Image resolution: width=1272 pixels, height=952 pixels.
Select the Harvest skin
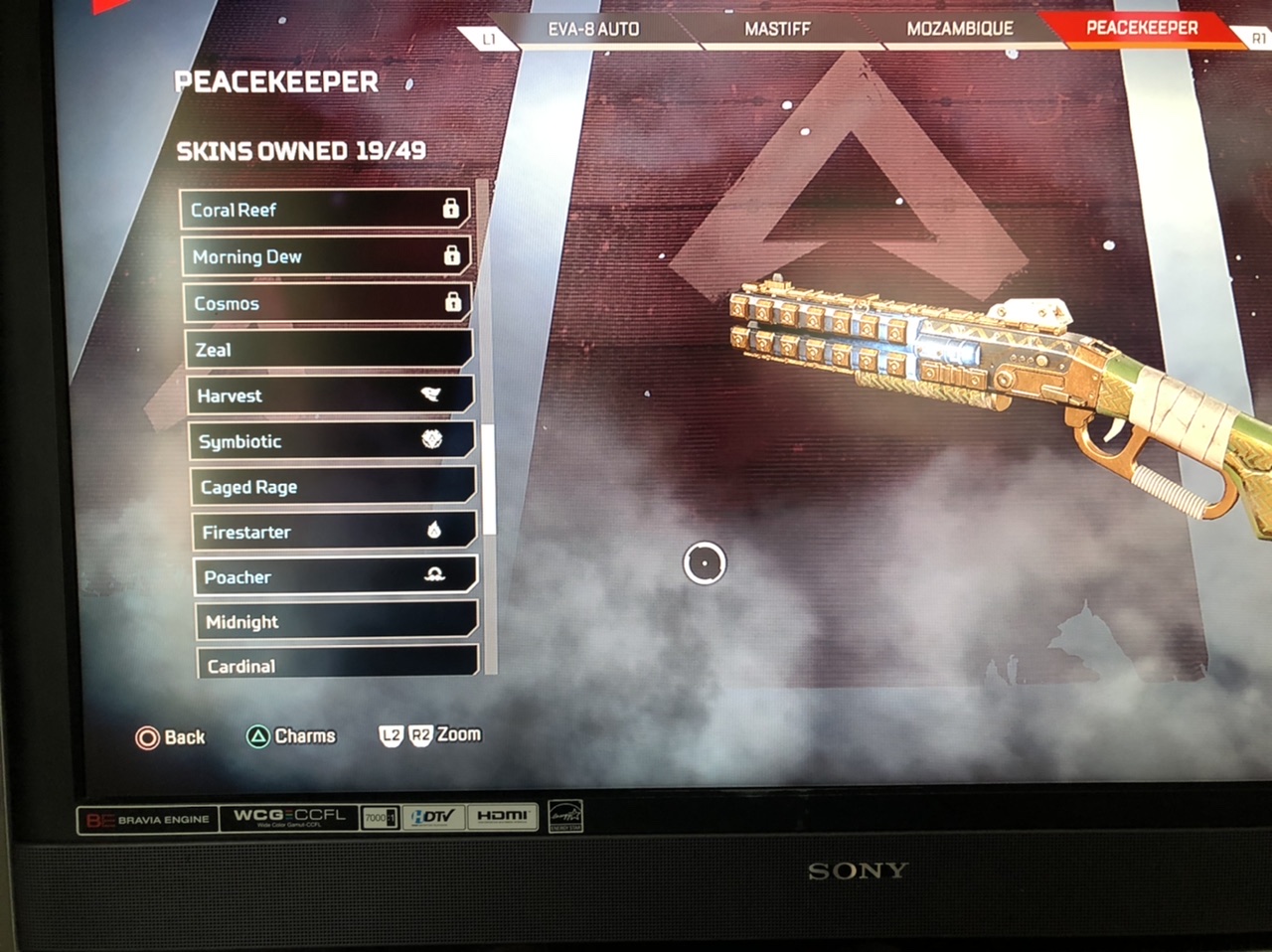tap(329, 396)
